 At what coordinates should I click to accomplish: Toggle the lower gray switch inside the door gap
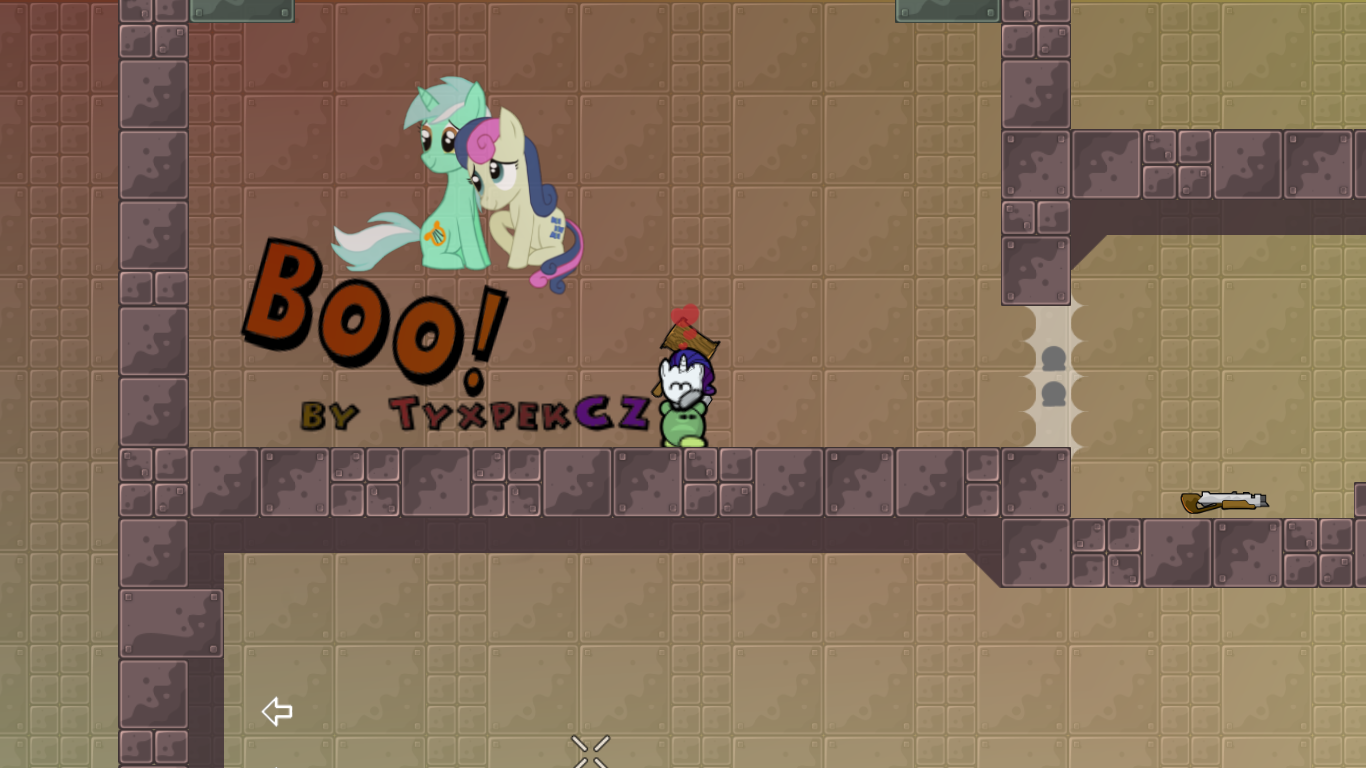[x=1054, y=393]
